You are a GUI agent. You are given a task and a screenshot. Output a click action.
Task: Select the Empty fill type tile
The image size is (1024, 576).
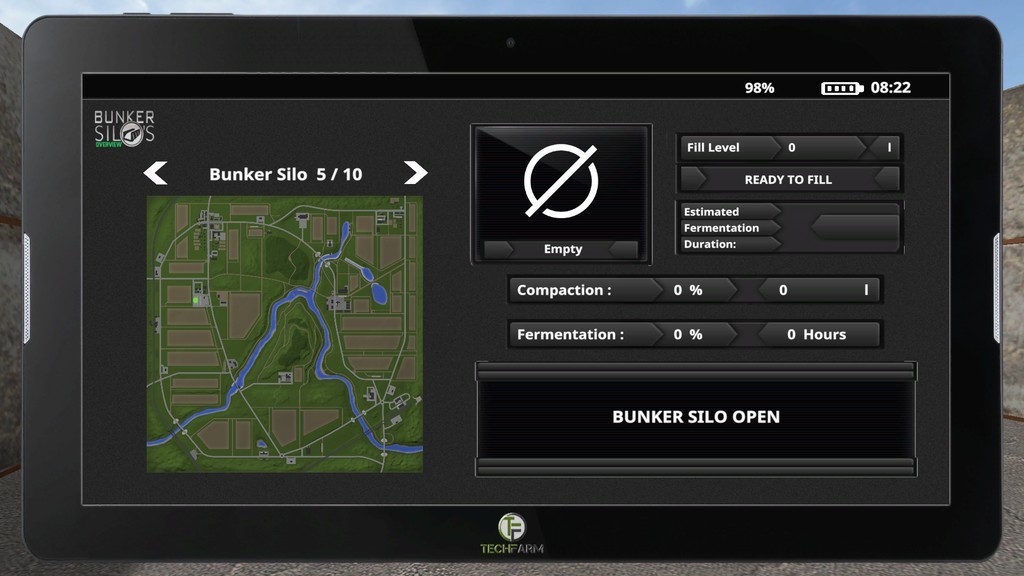tap(561, 195)
